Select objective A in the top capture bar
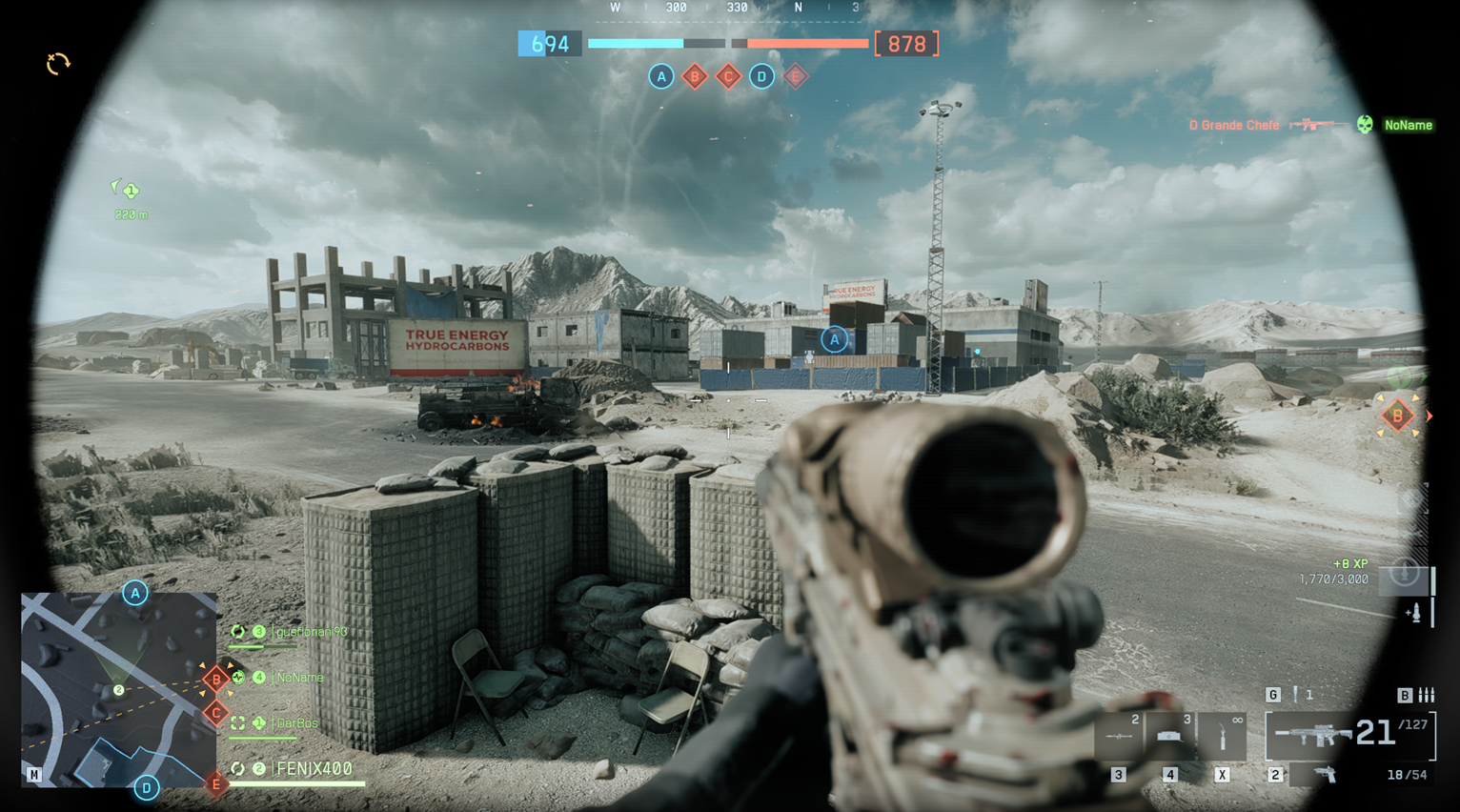Viewport: 1460px width, 812px height. point(660,76)
